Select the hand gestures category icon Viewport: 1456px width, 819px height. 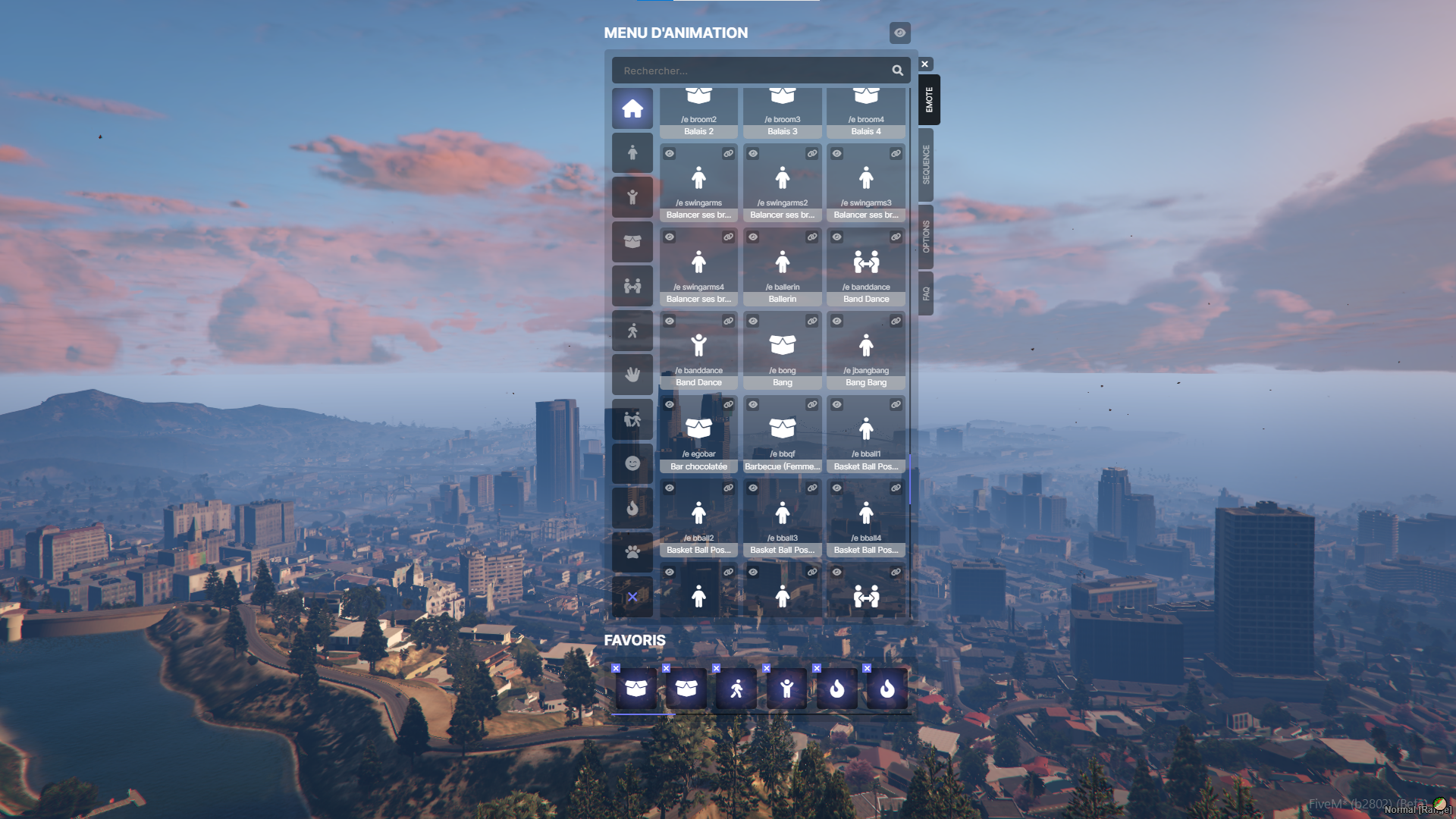tap(632, 374)
